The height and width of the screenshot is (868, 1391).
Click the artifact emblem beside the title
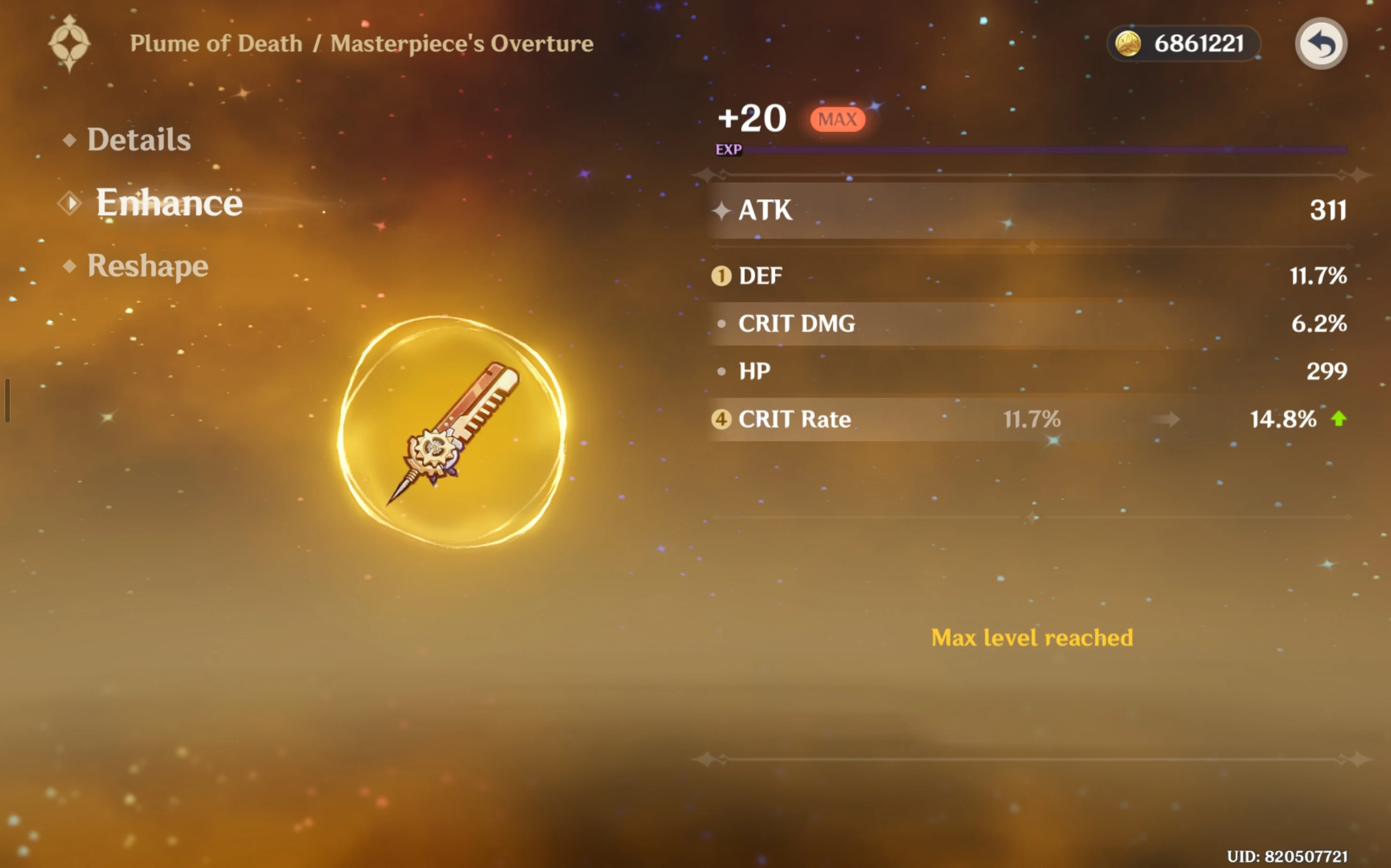(x=70, y=44)
